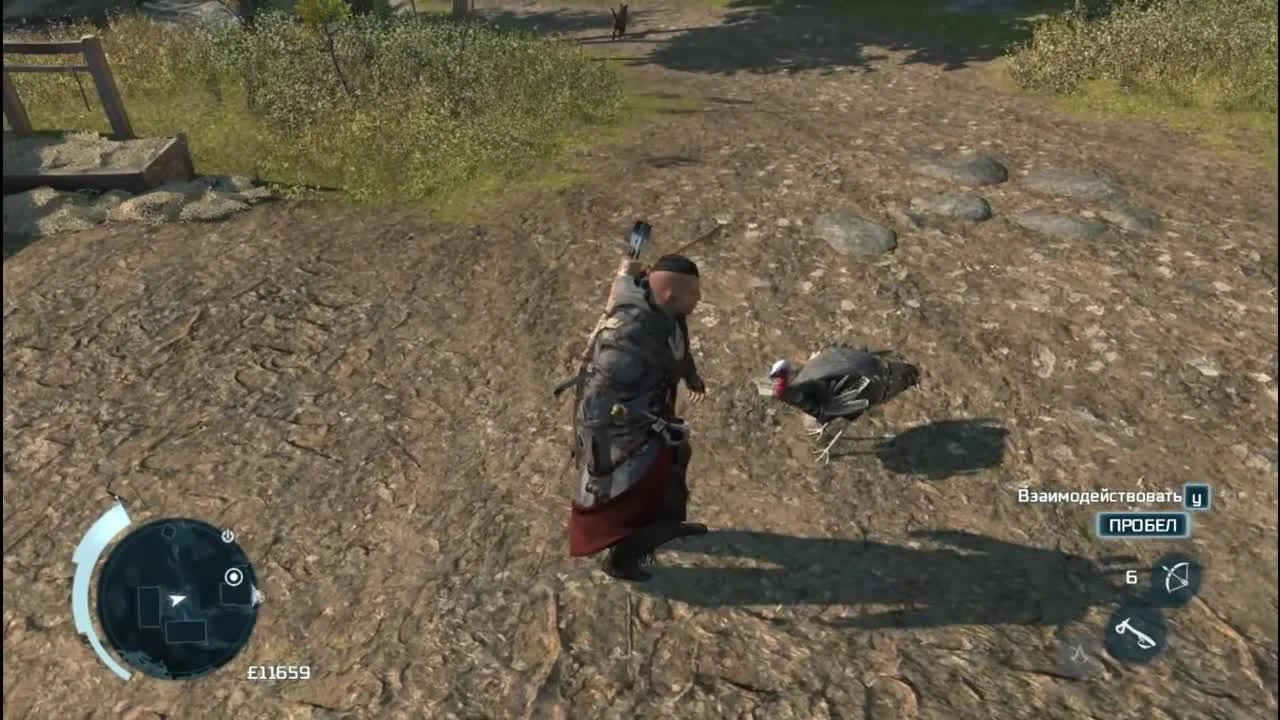Viewport: 1280px width, 720px height.
Task: Click the player arrow marker on the minimap
Action: pyautogui.click(x=177, y=599)
